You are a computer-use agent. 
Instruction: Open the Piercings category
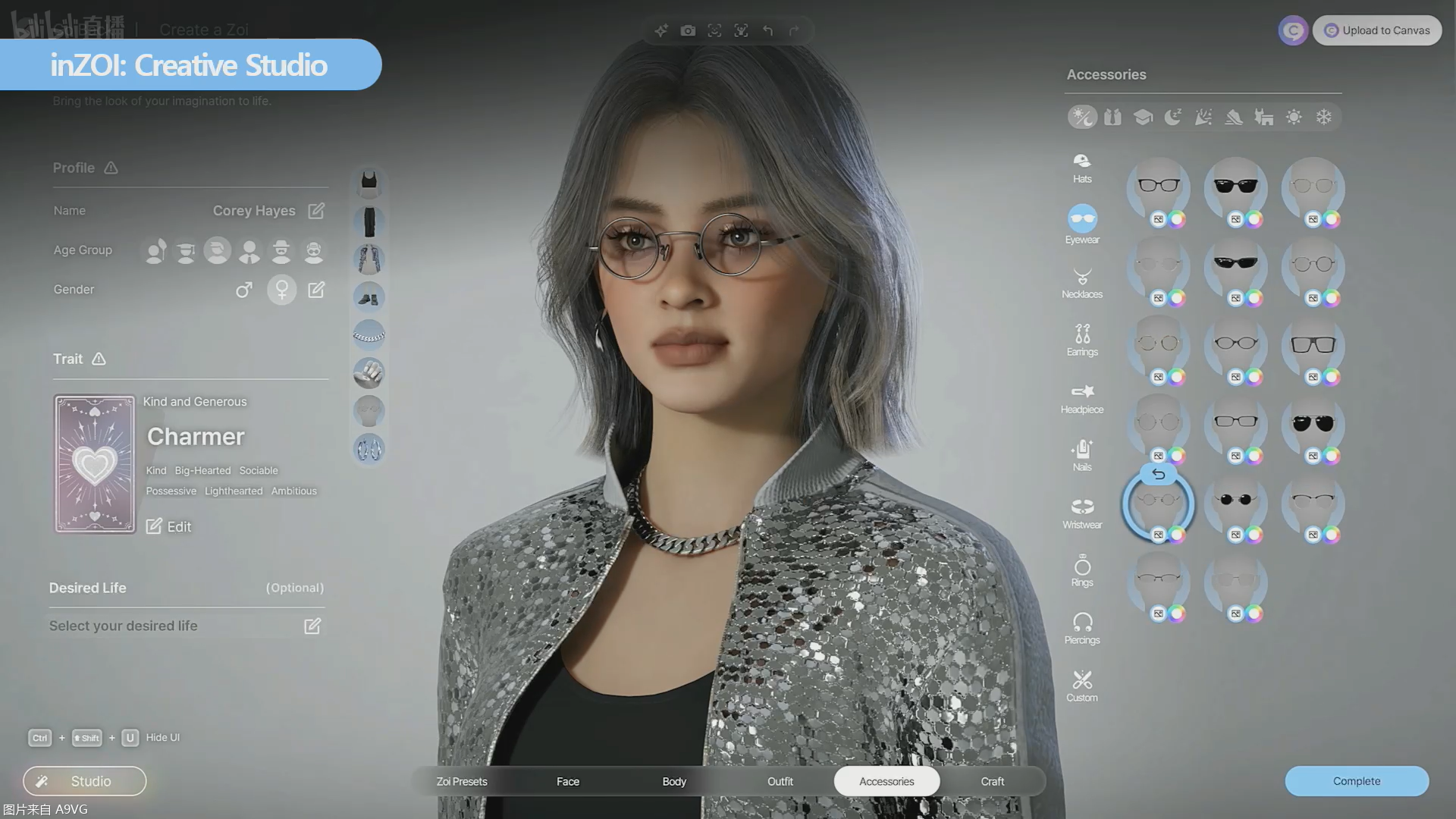pos(1082,628)
